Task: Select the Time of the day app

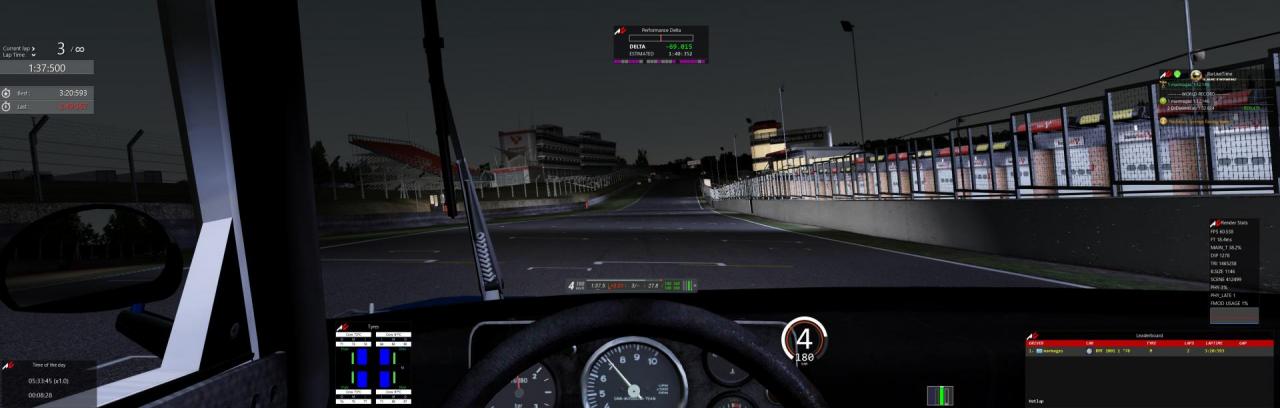Action: click(48, 380)
